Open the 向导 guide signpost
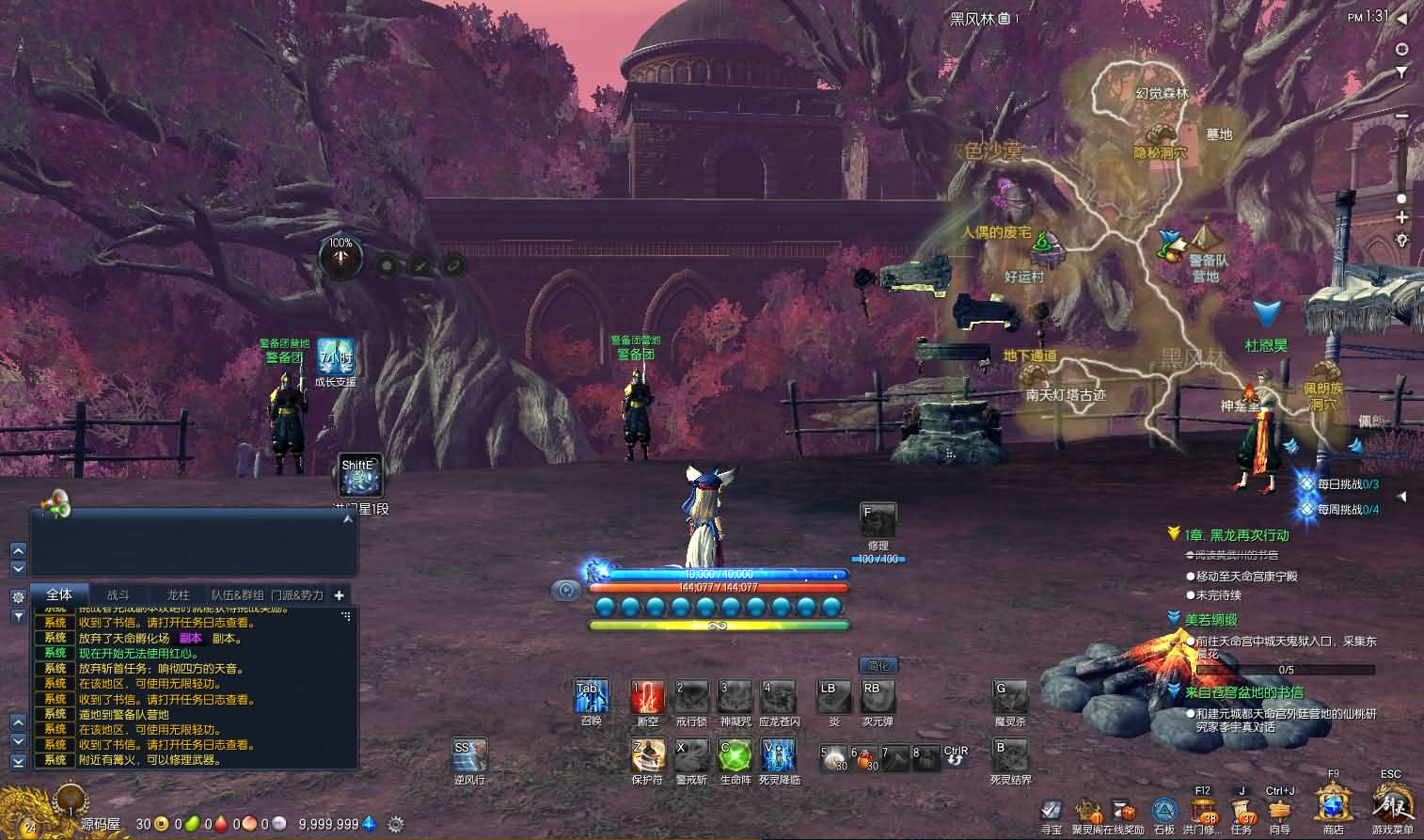 tap(1279, 810)
